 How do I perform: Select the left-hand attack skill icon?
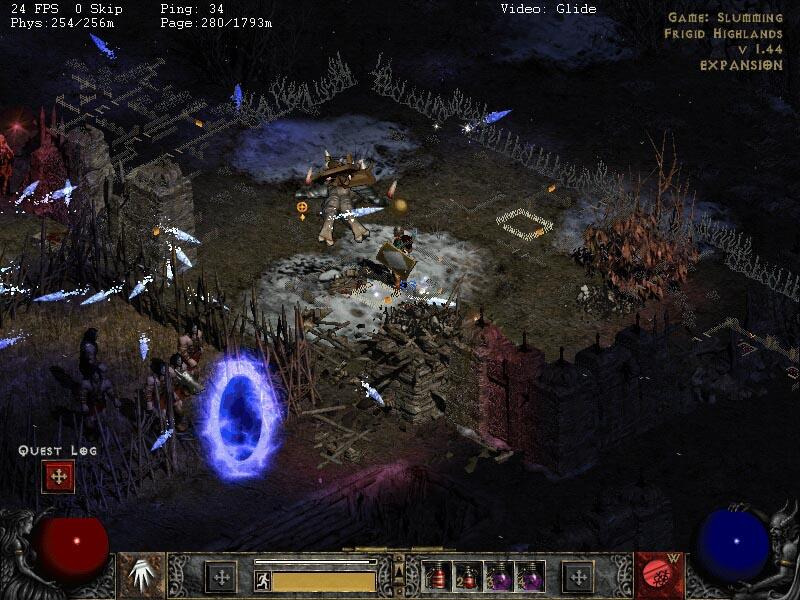pyautogui.click(x=143, y=575)
